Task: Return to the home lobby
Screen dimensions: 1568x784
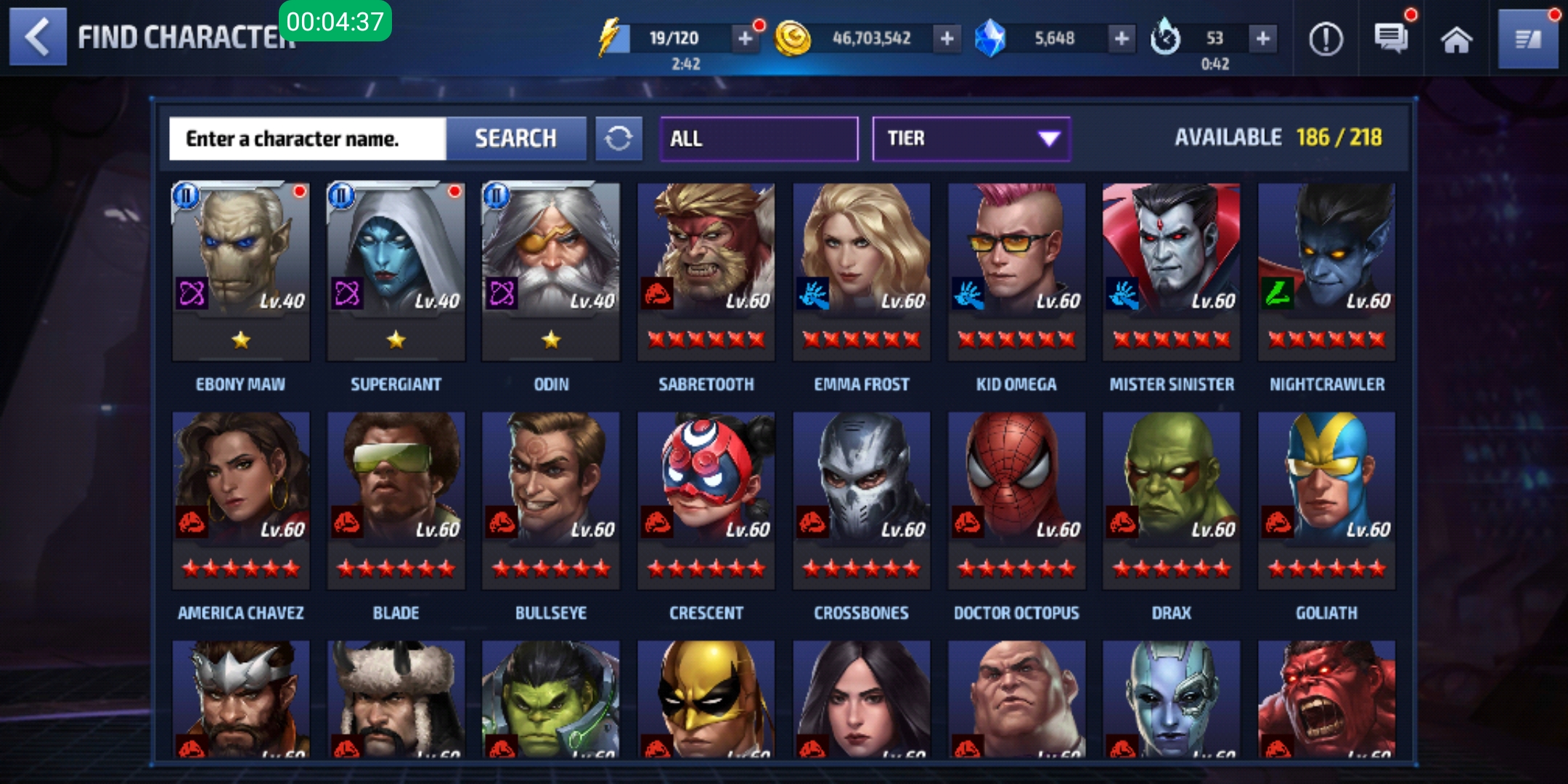Action: (x=1456, y=40)
